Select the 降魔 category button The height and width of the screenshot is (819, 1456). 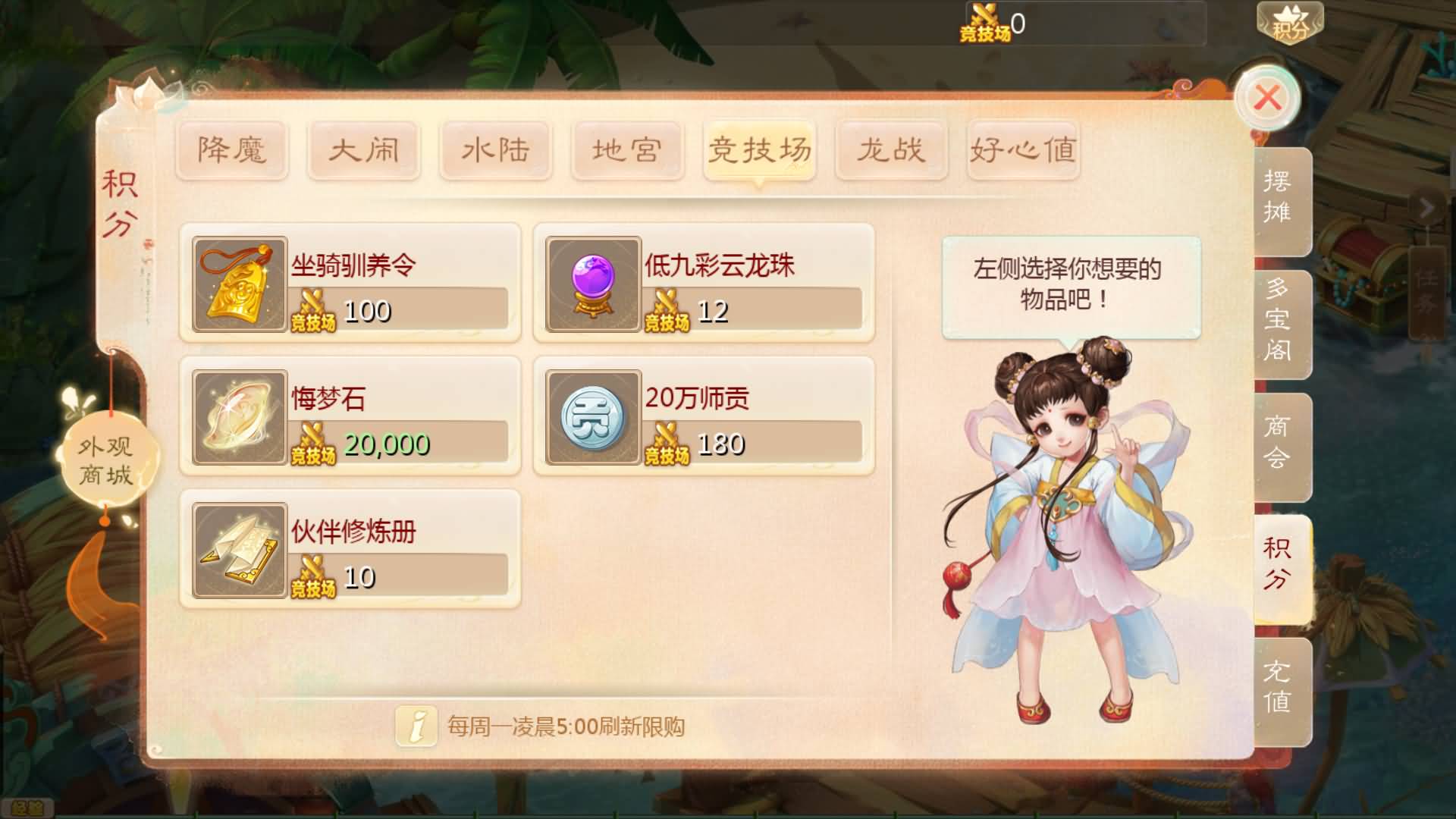click(x=232, y=150)
